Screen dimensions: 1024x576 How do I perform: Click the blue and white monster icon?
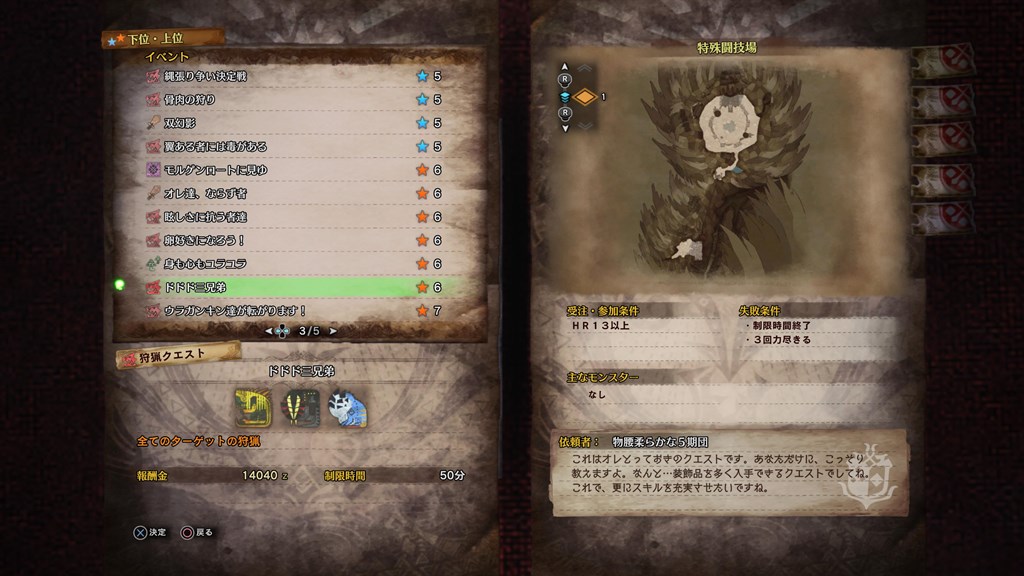pos(347,406)
